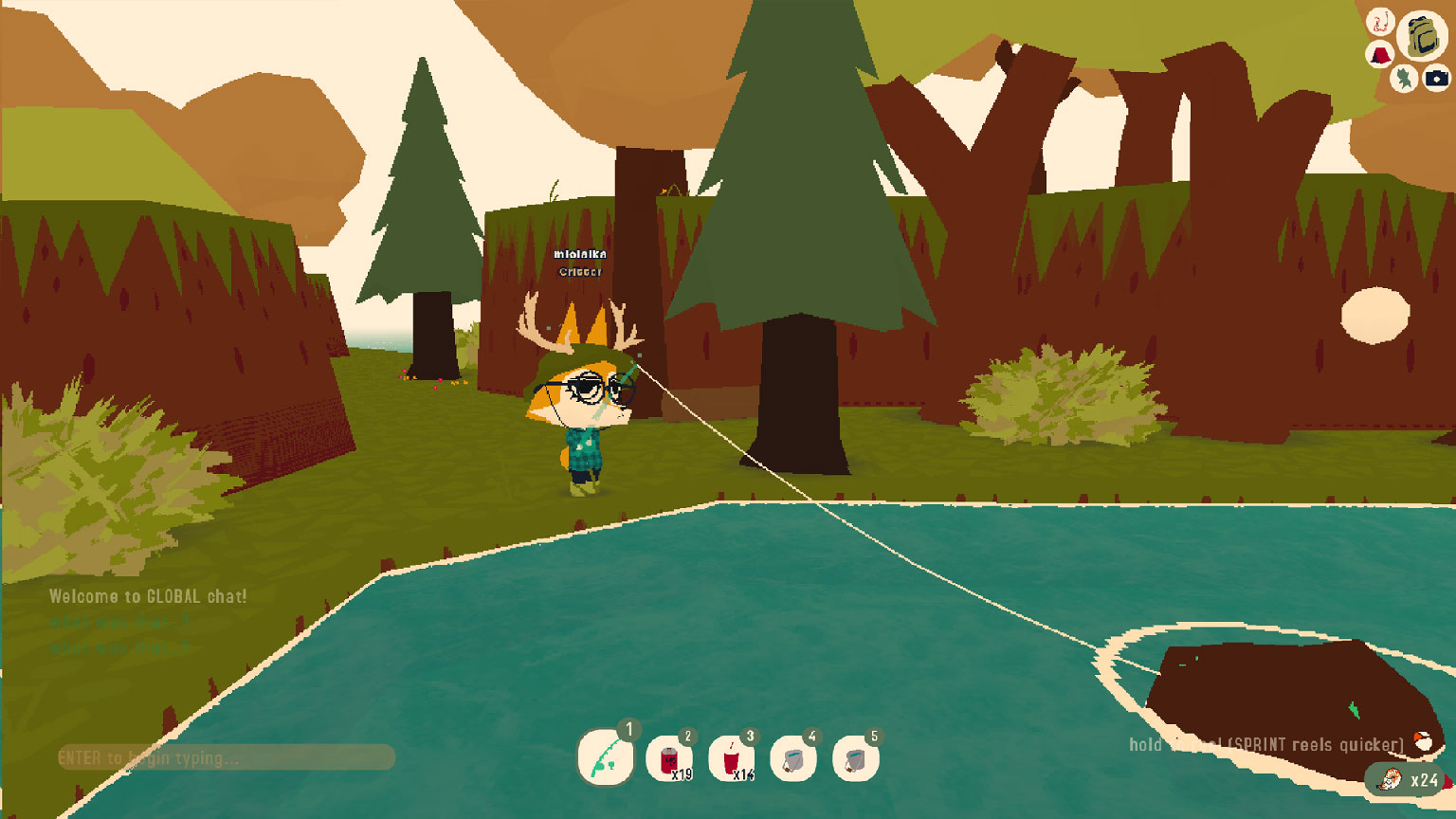This screenshot has height=819, width=1456.
Task: Choose the red soda can slot
Action: (669, 759)
